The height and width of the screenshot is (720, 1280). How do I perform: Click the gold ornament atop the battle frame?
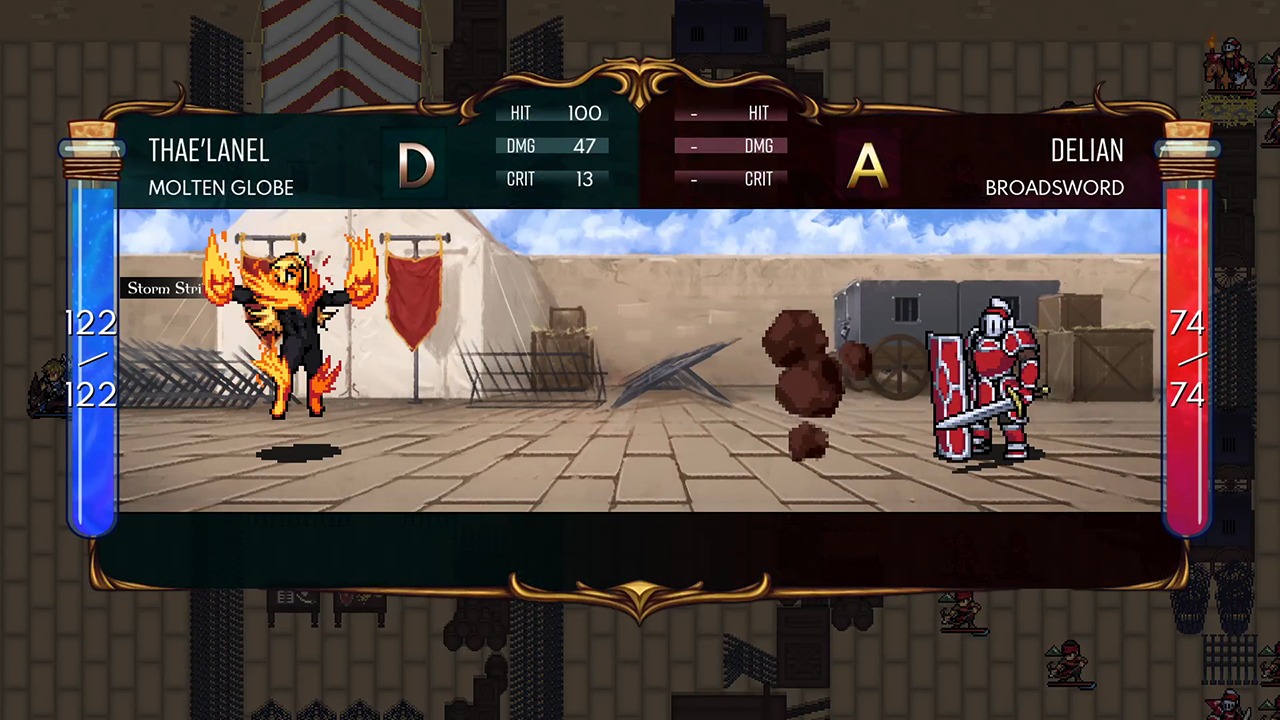coord(640,80)
